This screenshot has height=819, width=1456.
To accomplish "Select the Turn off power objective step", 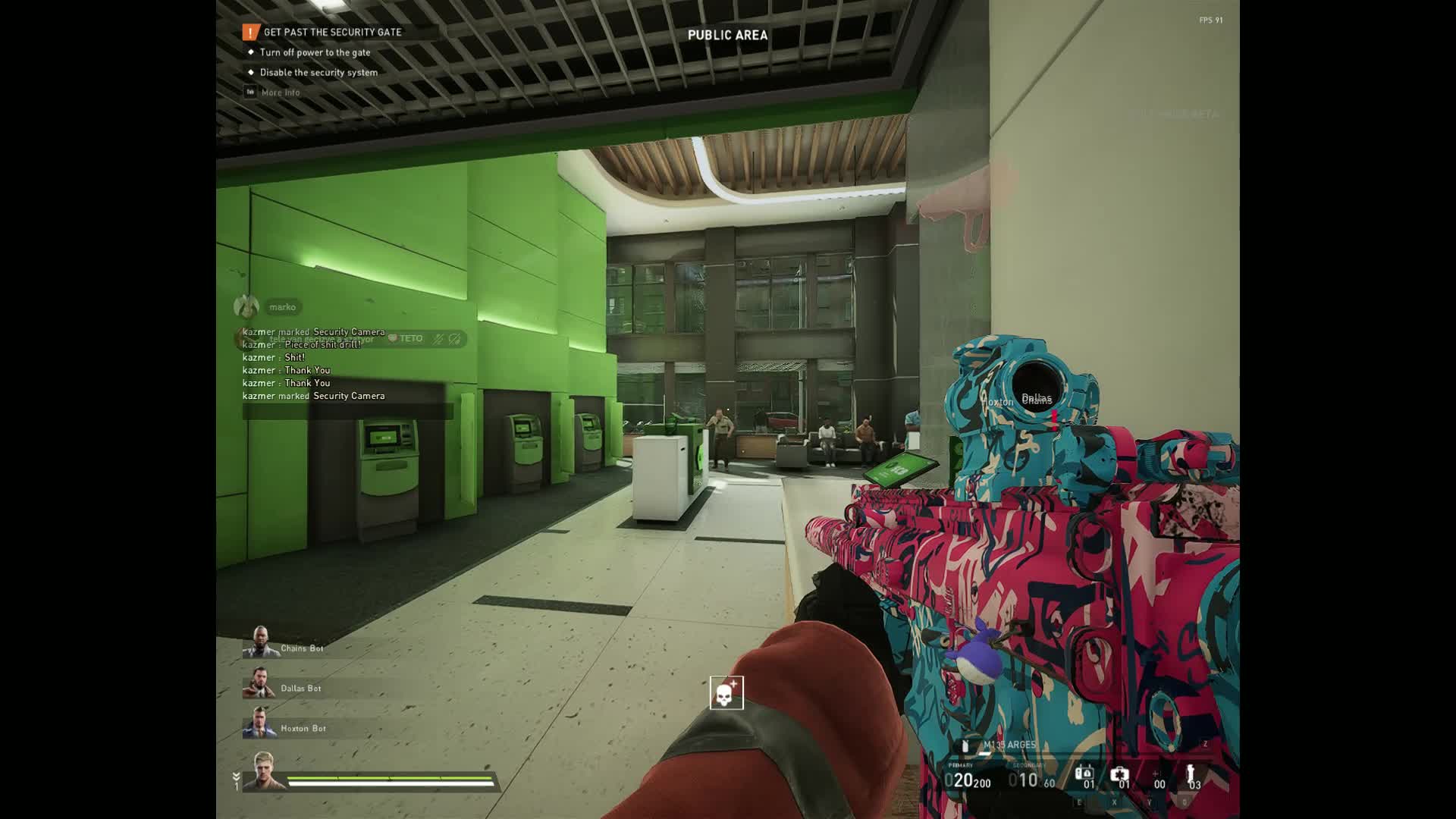I will tap(315, 52).
